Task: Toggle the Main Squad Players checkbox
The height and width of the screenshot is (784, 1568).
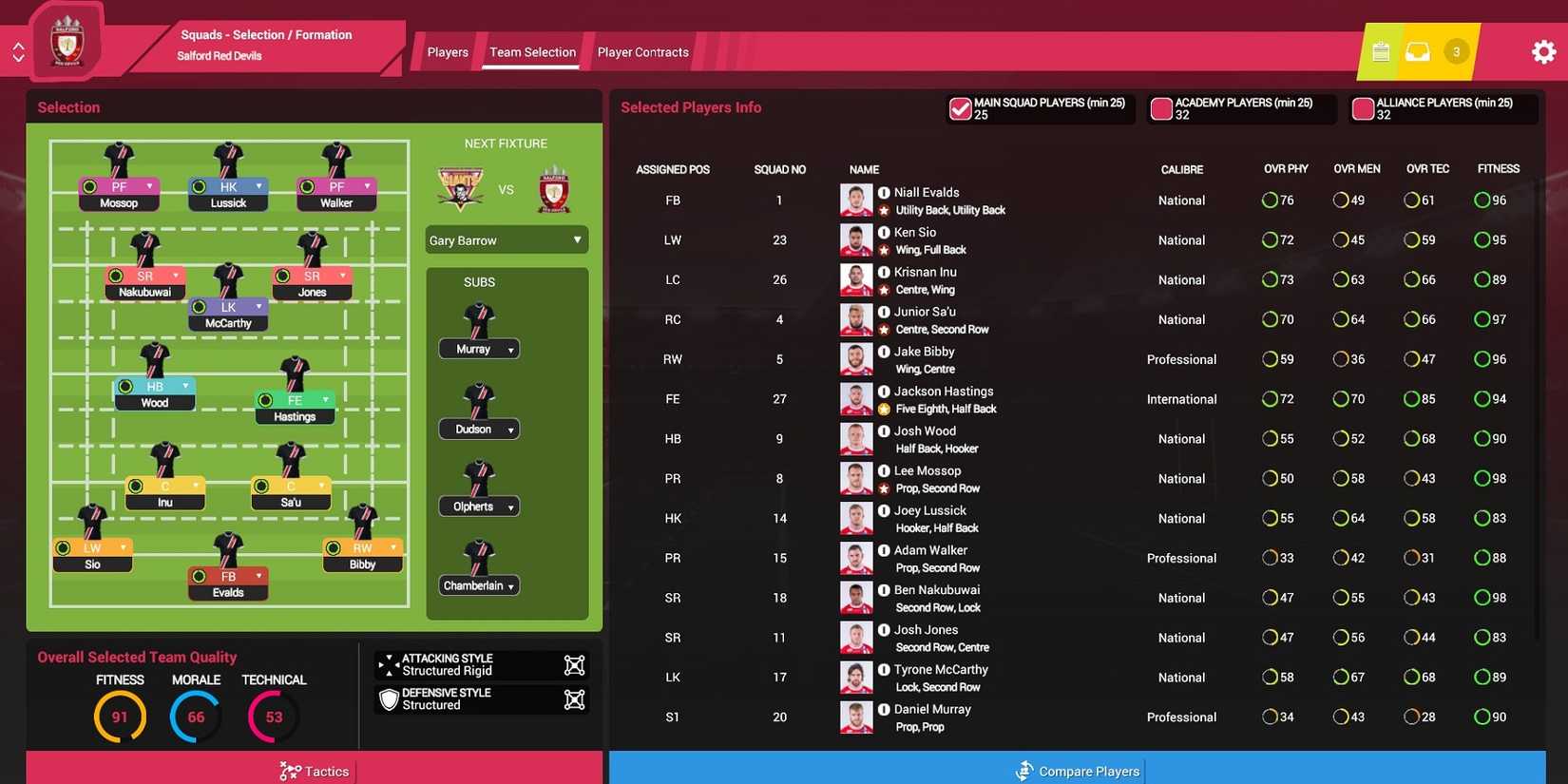Action: pos(960,108)
